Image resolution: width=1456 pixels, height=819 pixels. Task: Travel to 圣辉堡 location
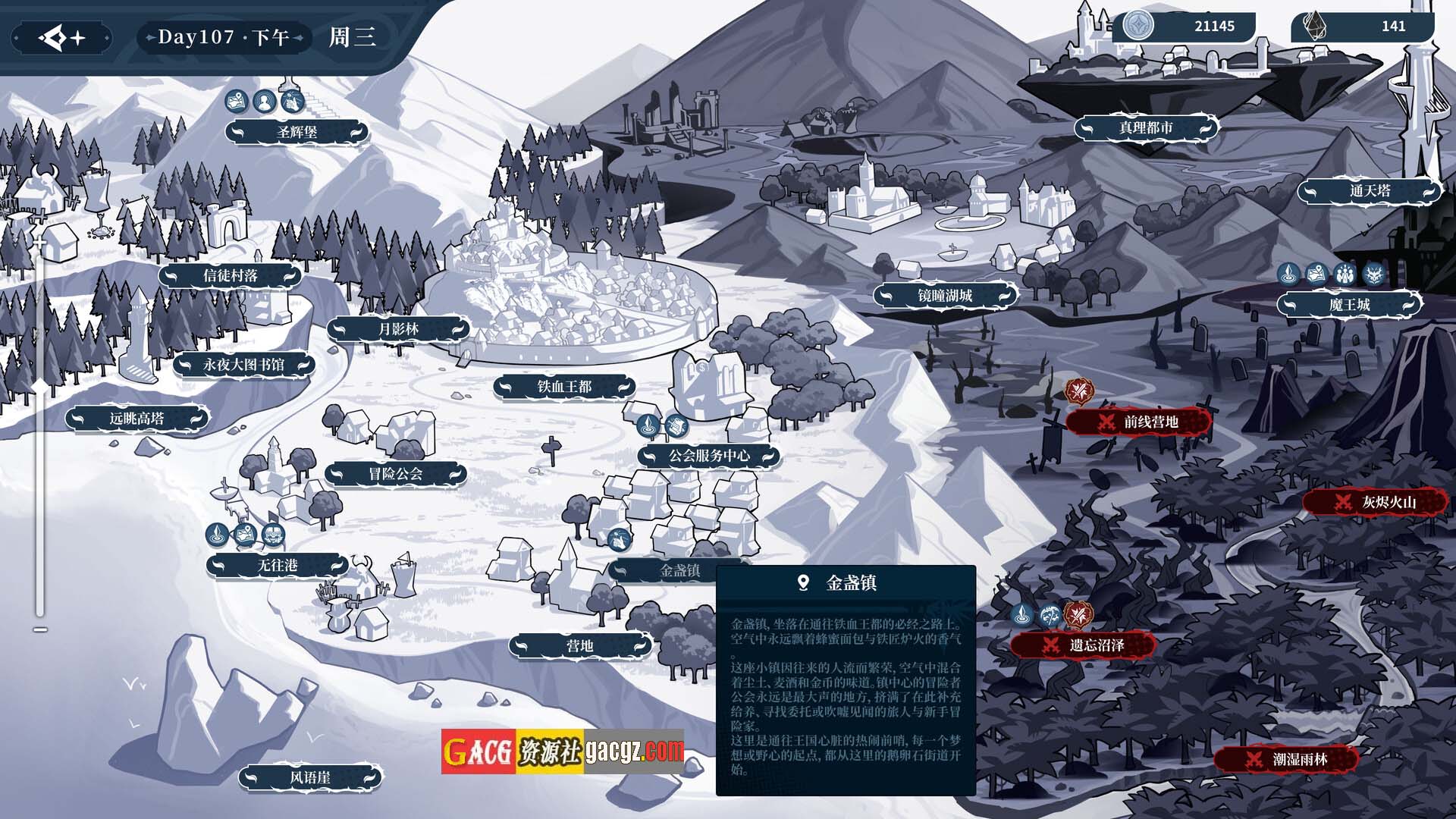tap(297, 132)
